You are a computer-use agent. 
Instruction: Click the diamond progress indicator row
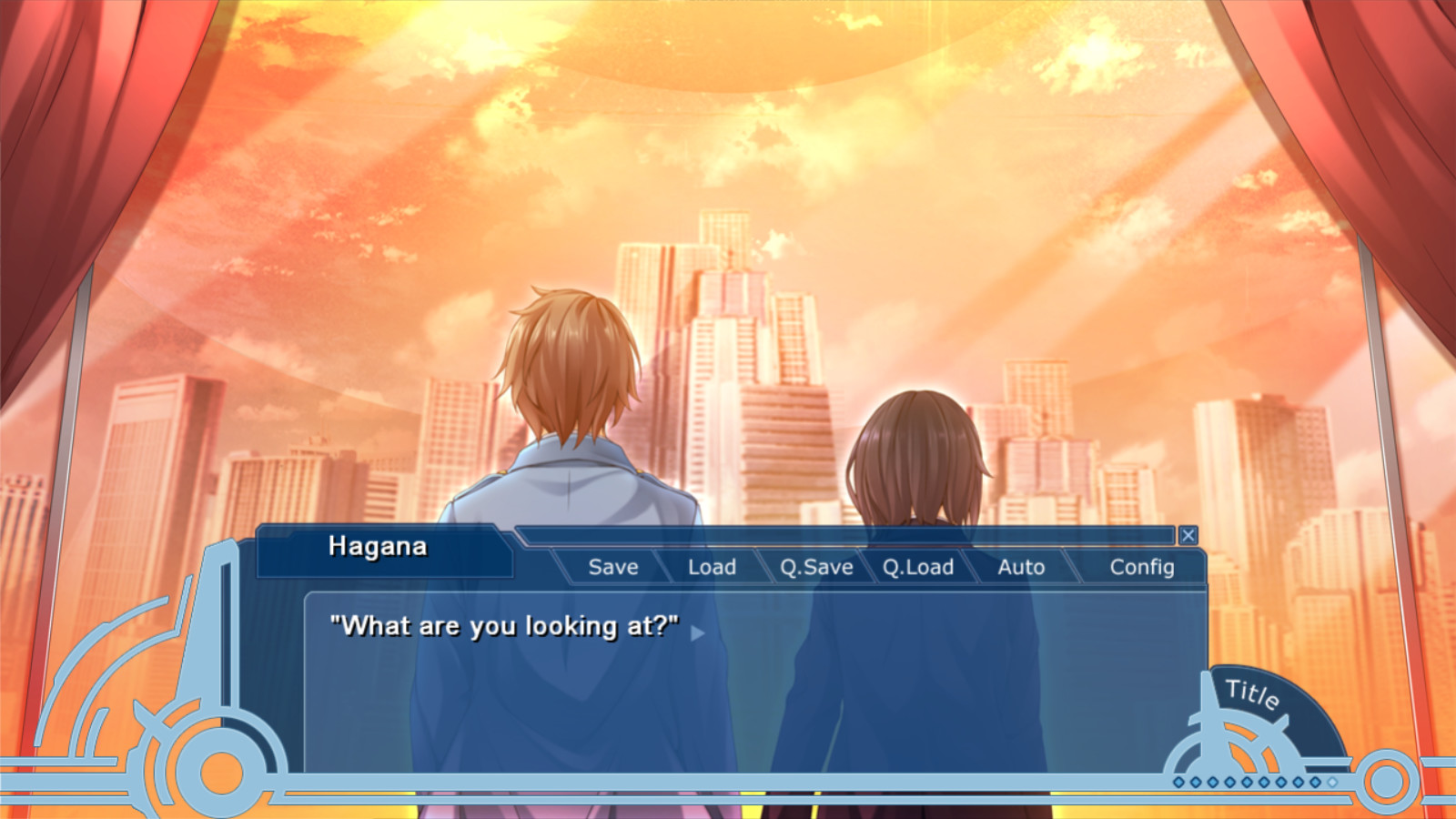pyautogui.click(x=1254, y=782)
